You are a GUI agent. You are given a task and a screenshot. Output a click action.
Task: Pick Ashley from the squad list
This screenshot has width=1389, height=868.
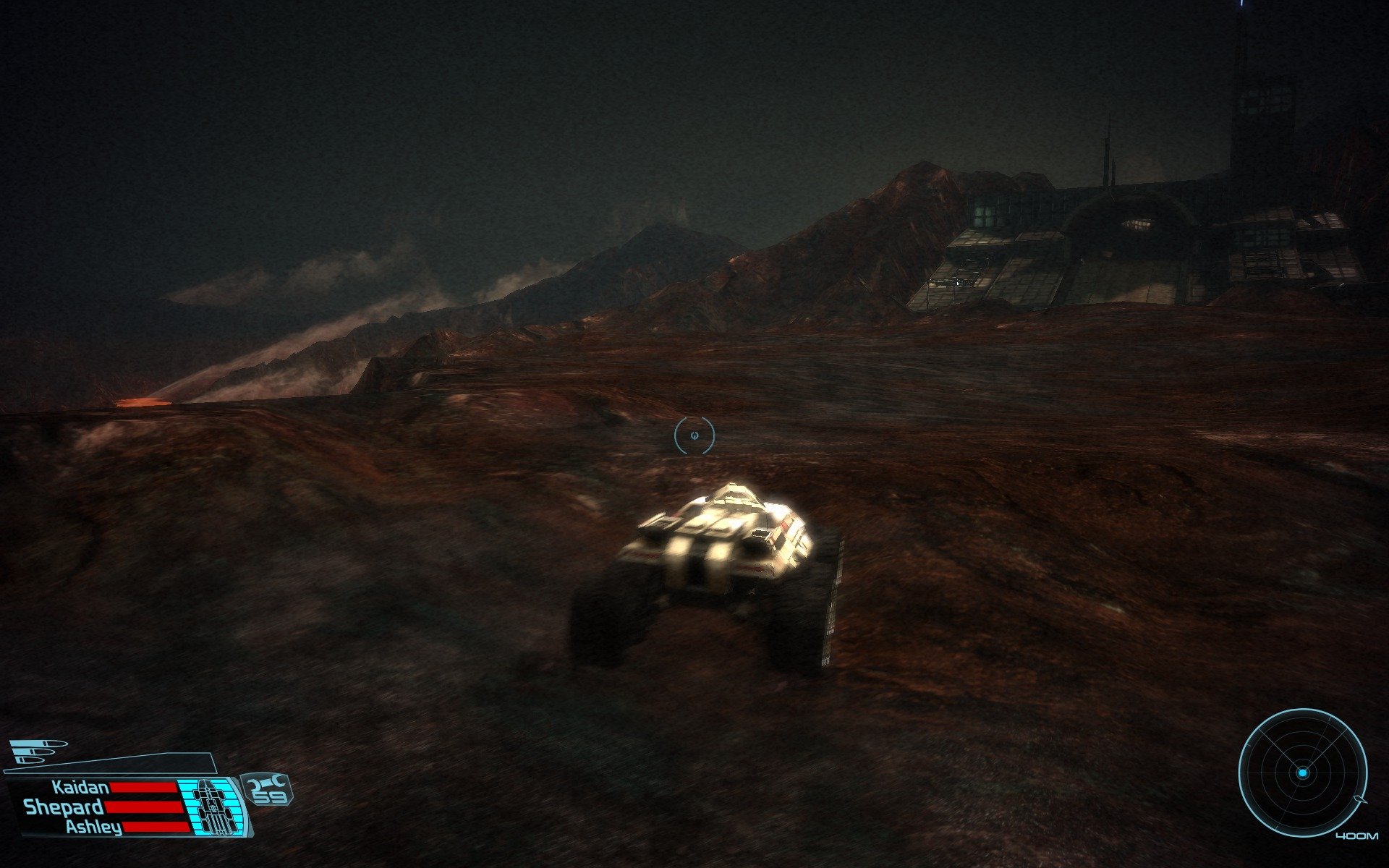point(93,827)
